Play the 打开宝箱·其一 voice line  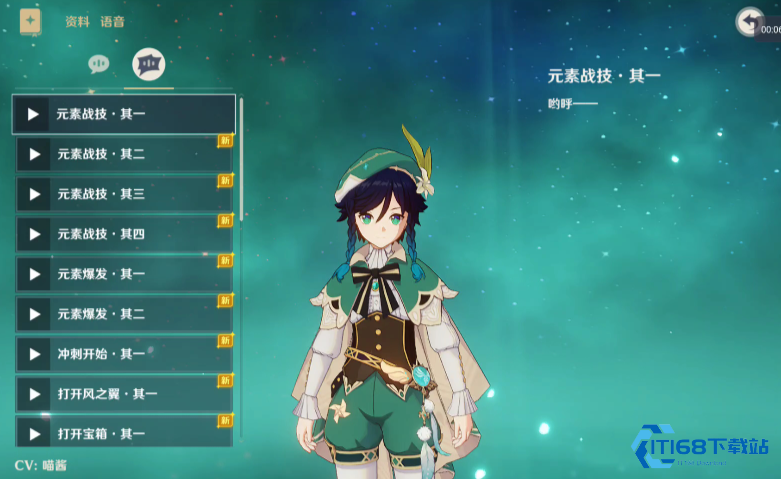(x=34, y=434)
